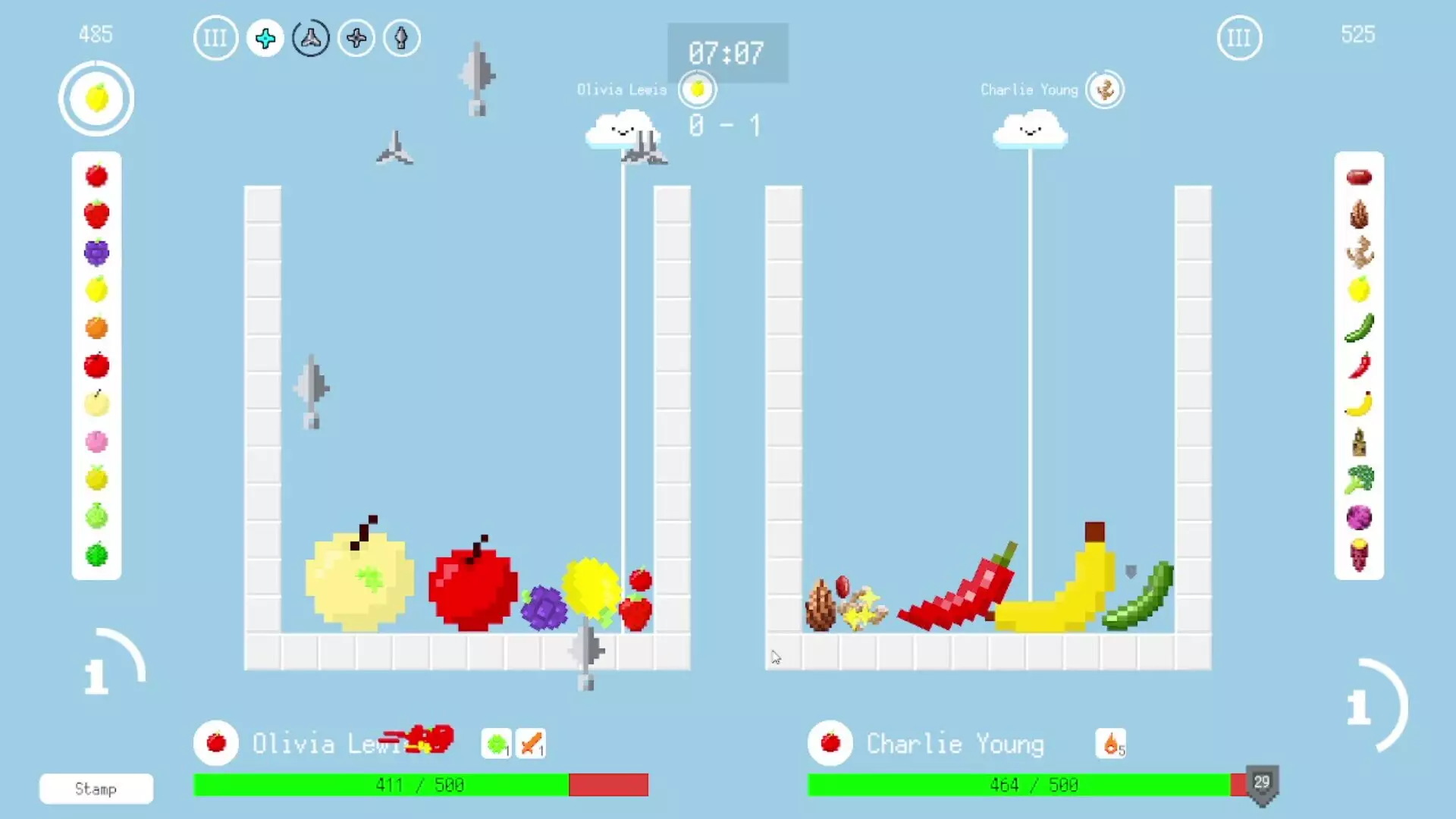Select the cyan shuriken weapon in the toolbar
Image resolution: width=1456 pixels, height=819 pixels.
point(265,38)
